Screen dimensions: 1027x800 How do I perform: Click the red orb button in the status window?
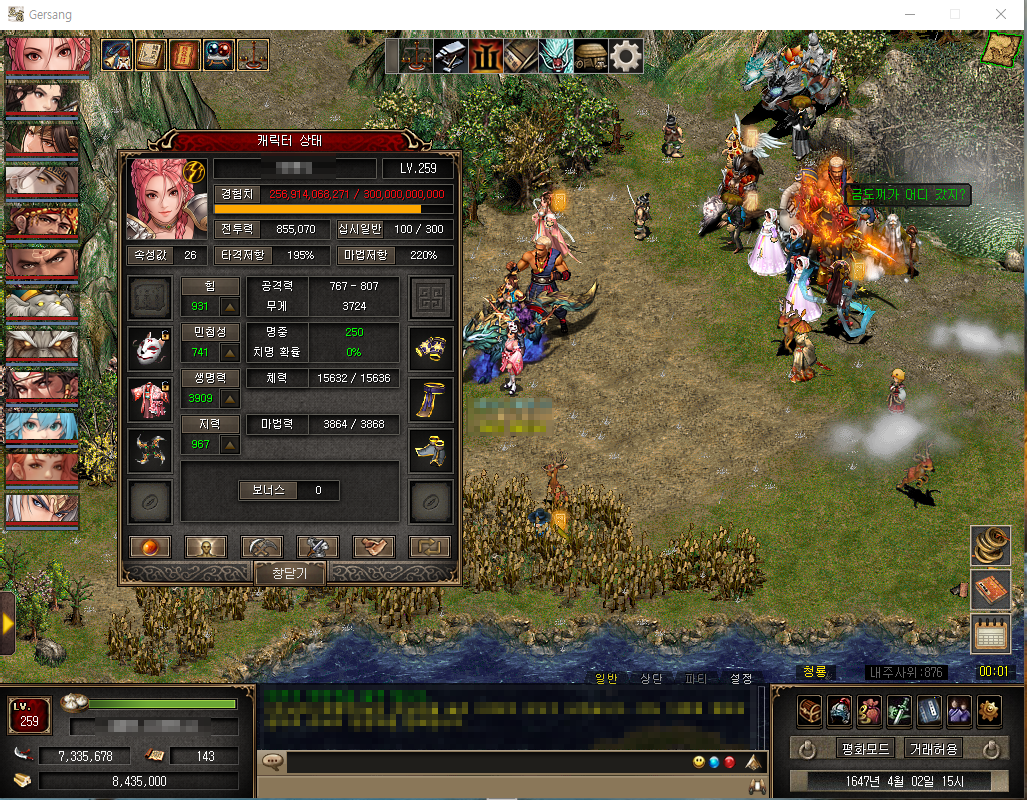pos(150,547)
